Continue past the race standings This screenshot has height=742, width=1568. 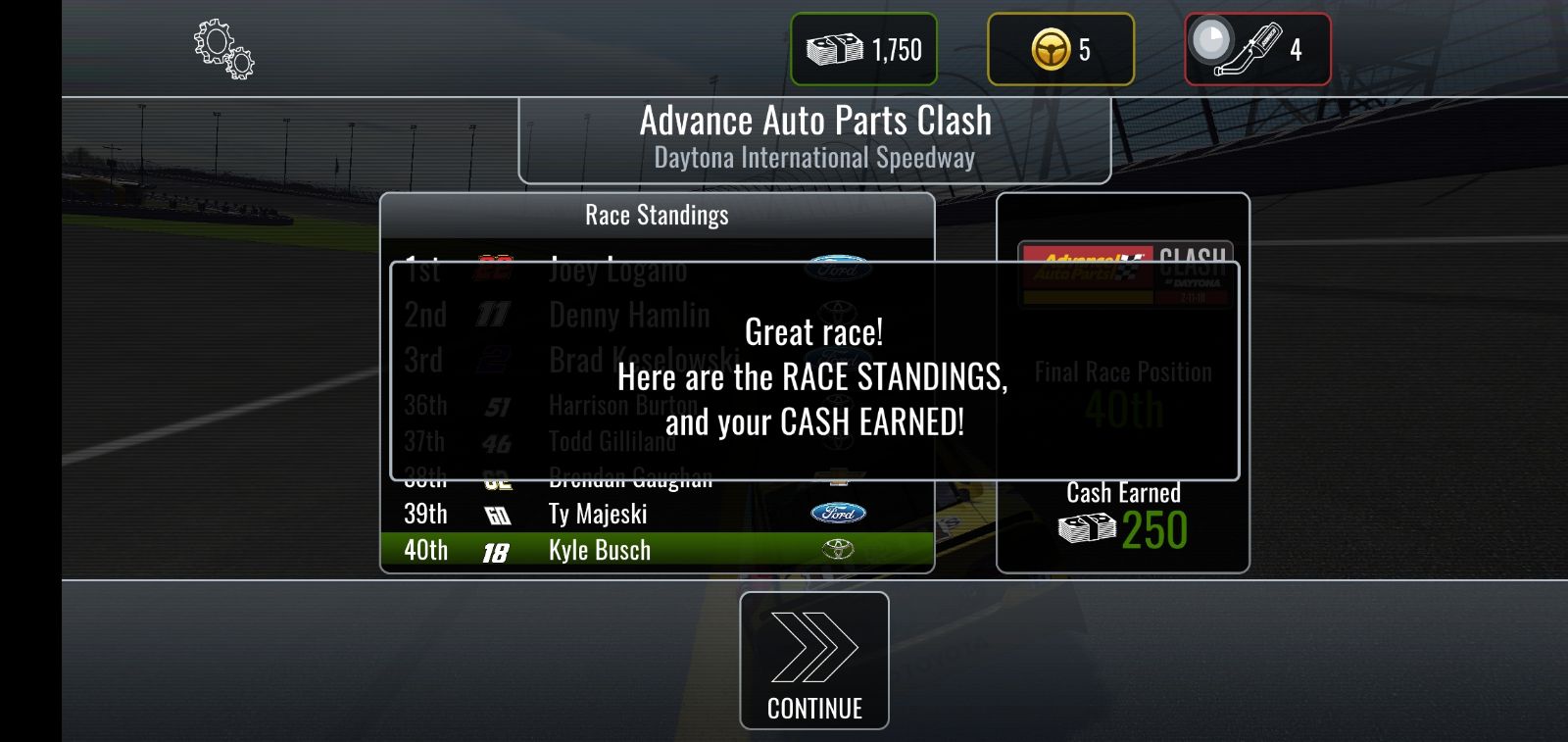813,660
